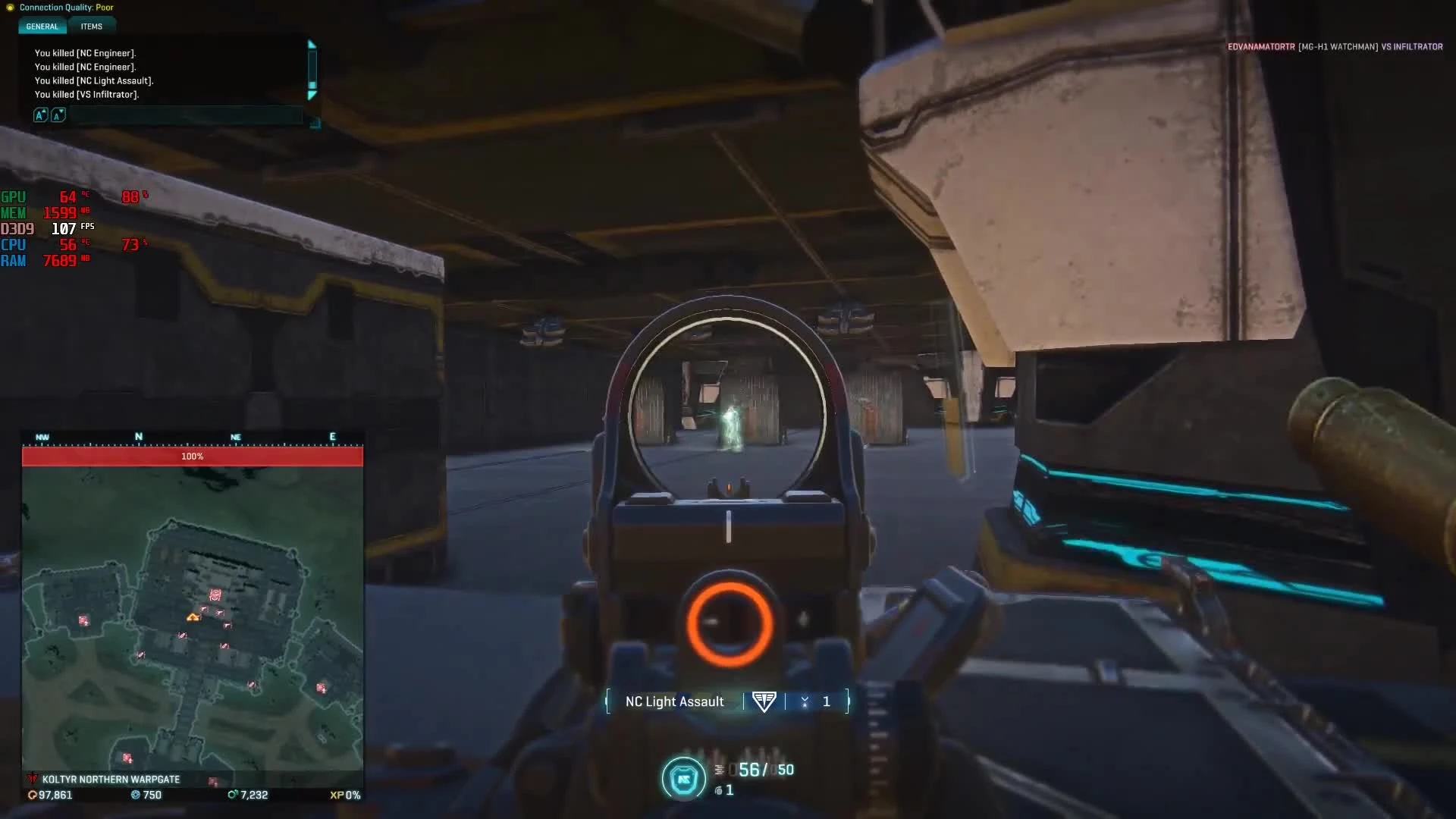
Task: Click the KOLTYR NORTHERN WARPGATE label
Action: pos(112,779)
